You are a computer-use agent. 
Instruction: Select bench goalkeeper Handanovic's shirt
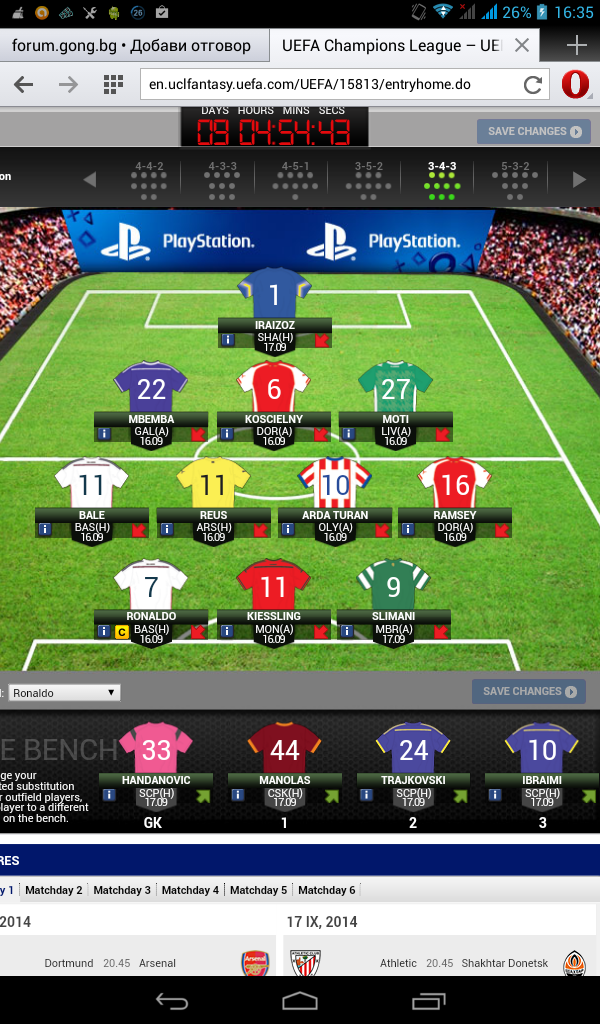pos(155,748)
